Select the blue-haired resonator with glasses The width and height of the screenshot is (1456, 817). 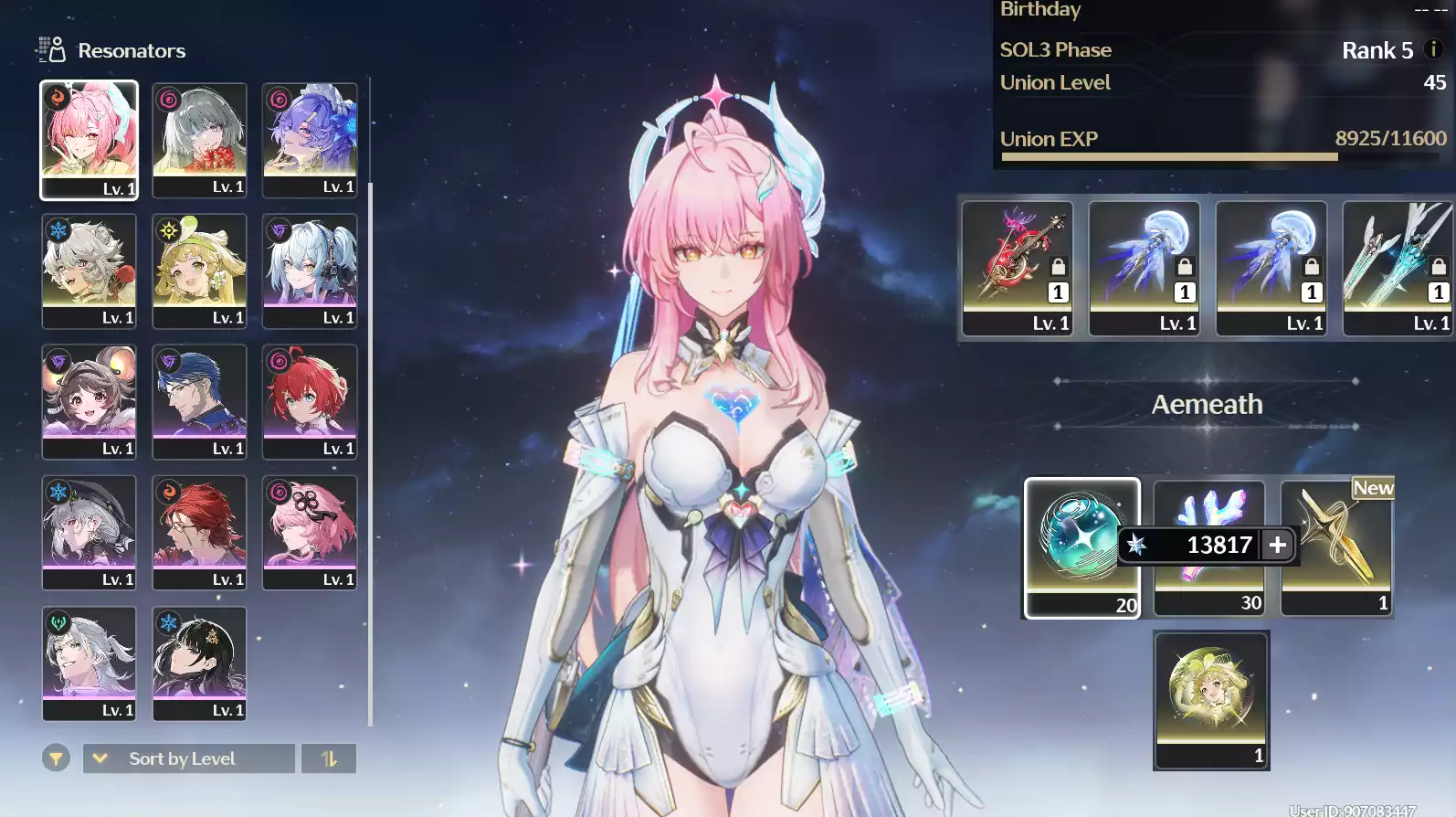pyautogui.click(x=199, y=401)
